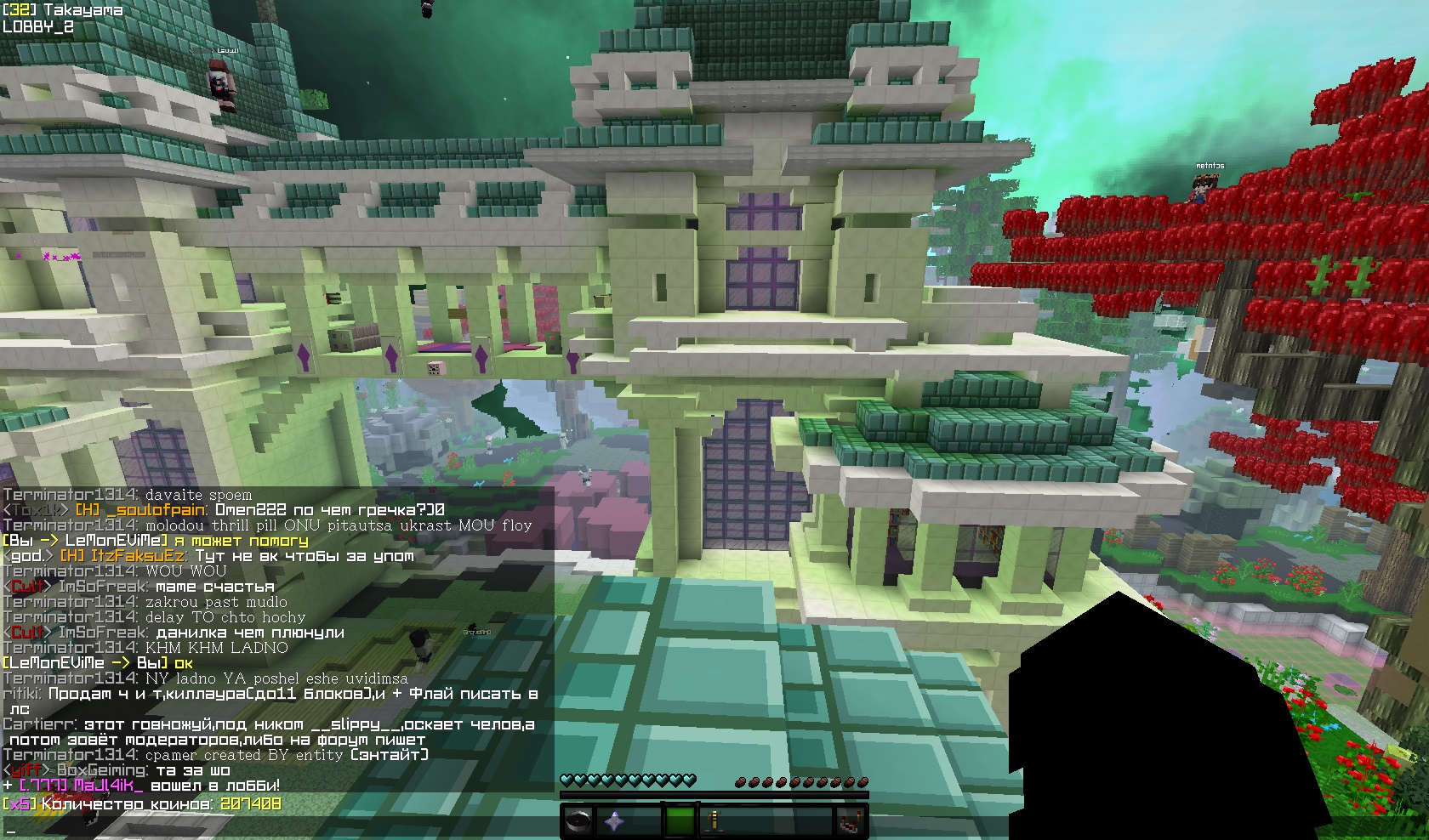Pick the redstone comparator hotbar slot

pyautogui.click(x=850, y=821)
